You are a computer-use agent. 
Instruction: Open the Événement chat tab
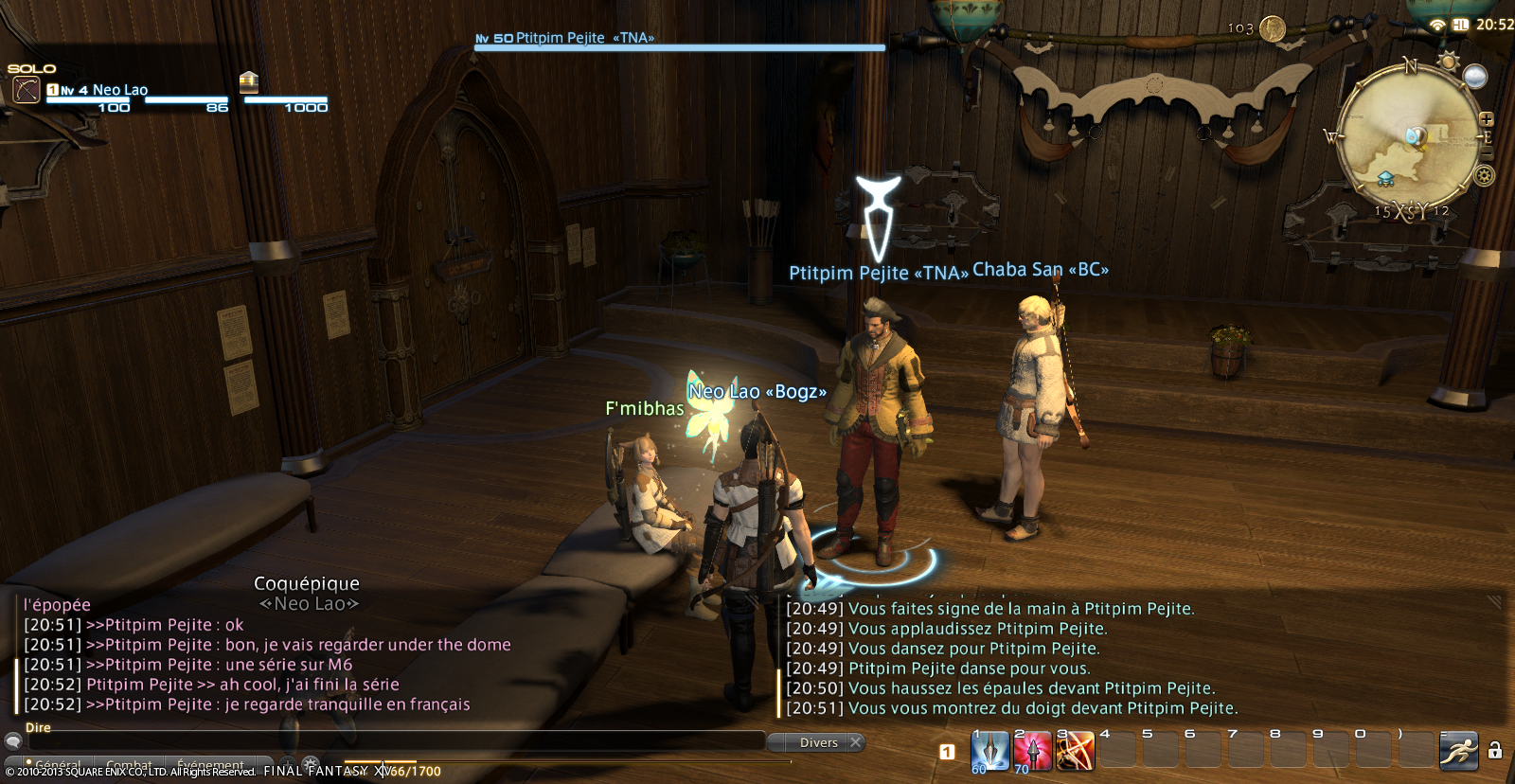click(210, 764)
